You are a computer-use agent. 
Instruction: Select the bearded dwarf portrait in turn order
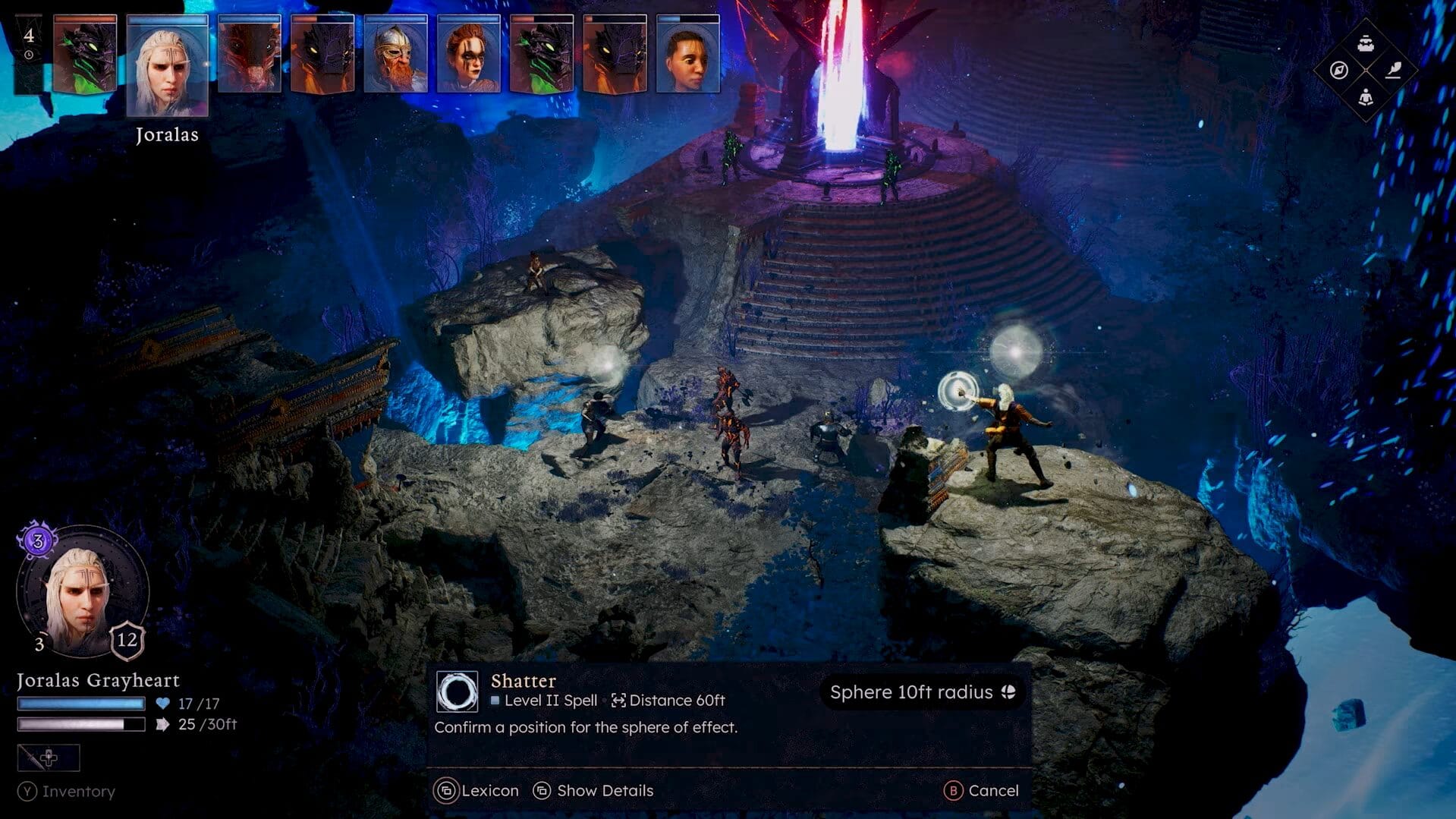click(x=395, y=55)
